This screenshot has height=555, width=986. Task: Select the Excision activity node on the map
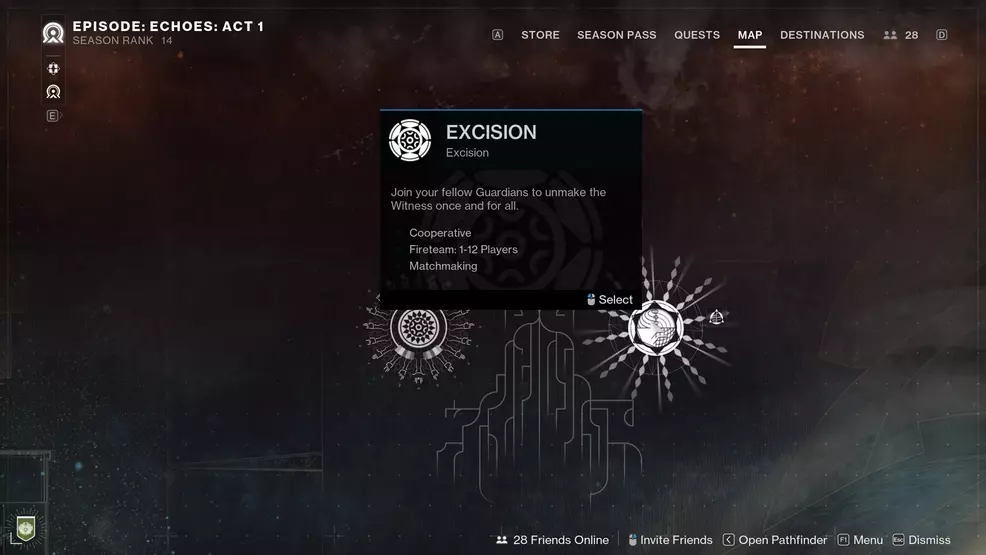pyautogui.click(x=418, y=328)
